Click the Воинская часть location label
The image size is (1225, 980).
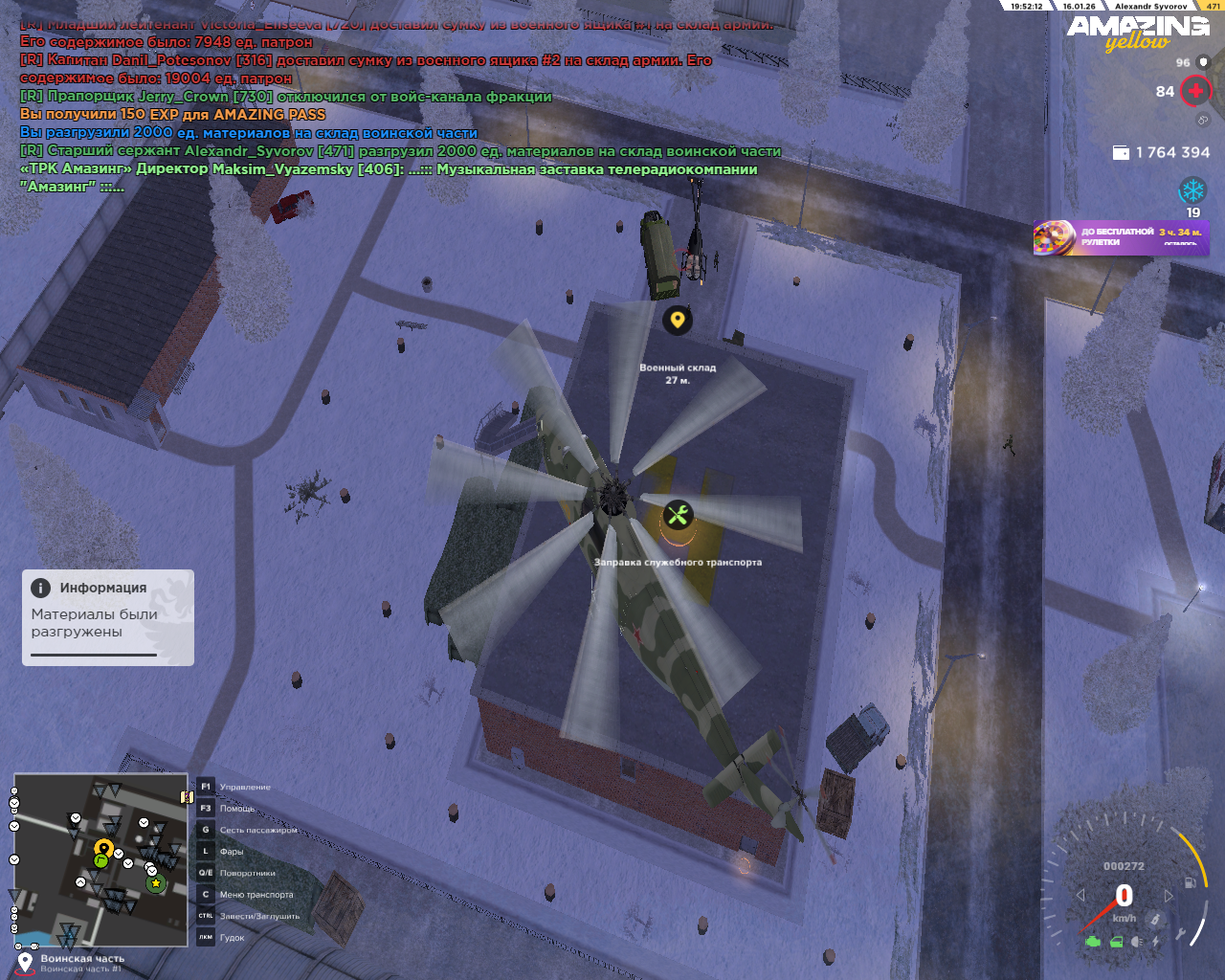coord(82,959)
